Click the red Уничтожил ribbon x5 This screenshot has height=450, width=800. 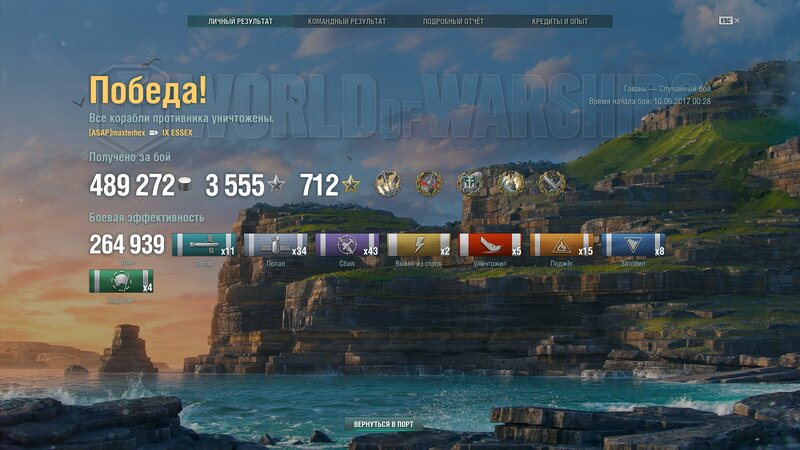tap(491, 245)
